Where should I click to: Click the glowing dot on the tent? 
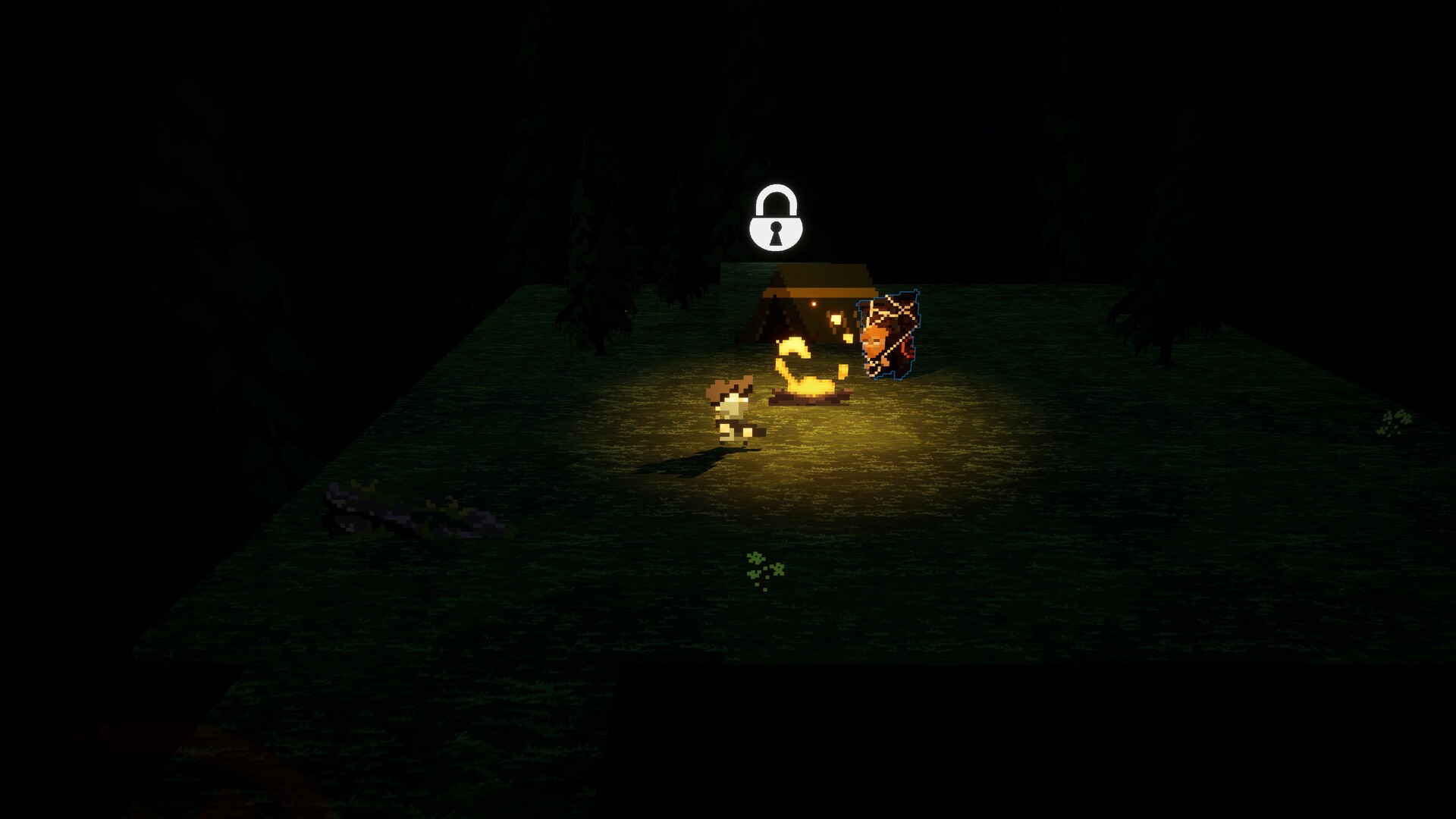[814, 303]
